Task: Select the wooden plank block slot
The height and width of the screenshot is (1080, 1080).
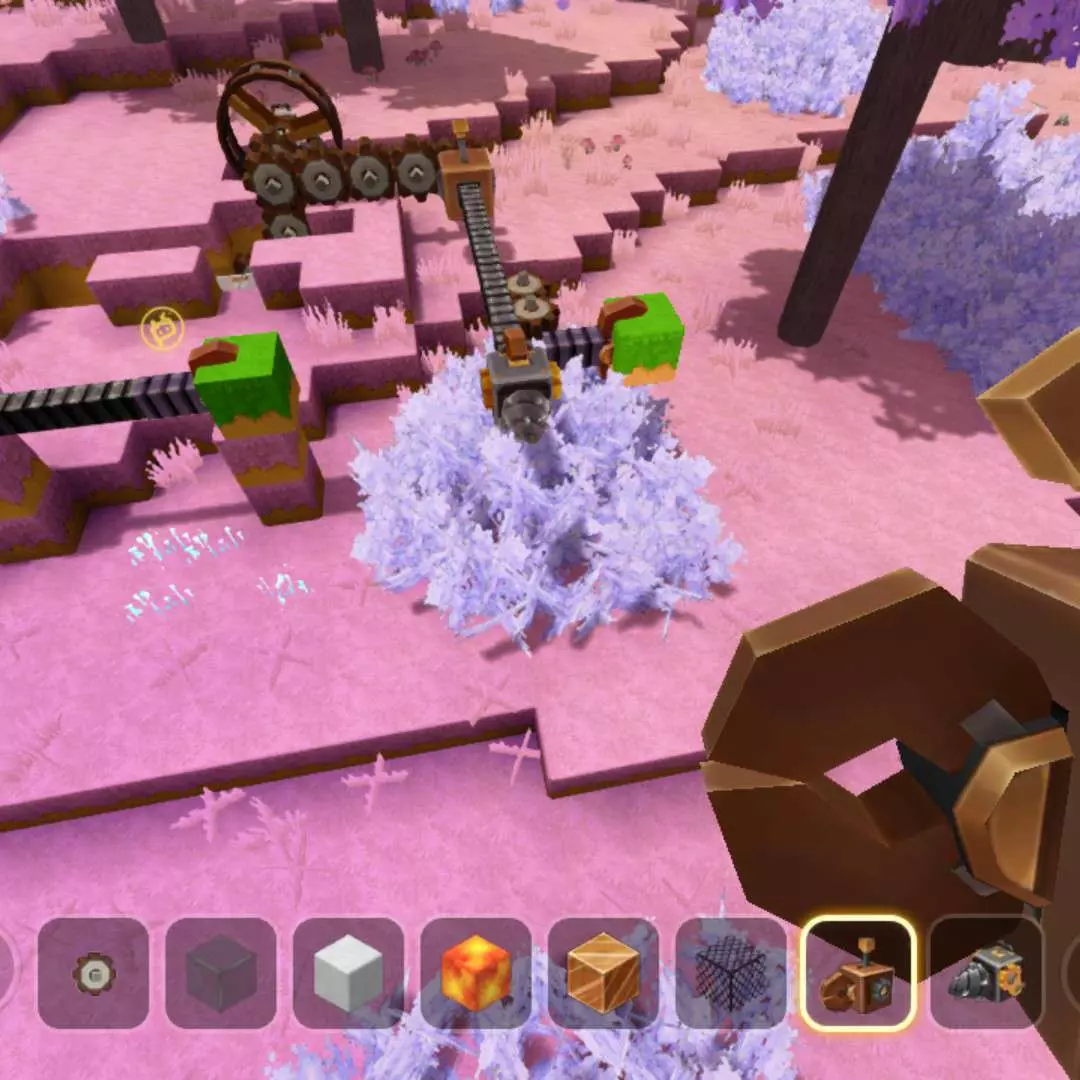Action: [x=603, y=973]
